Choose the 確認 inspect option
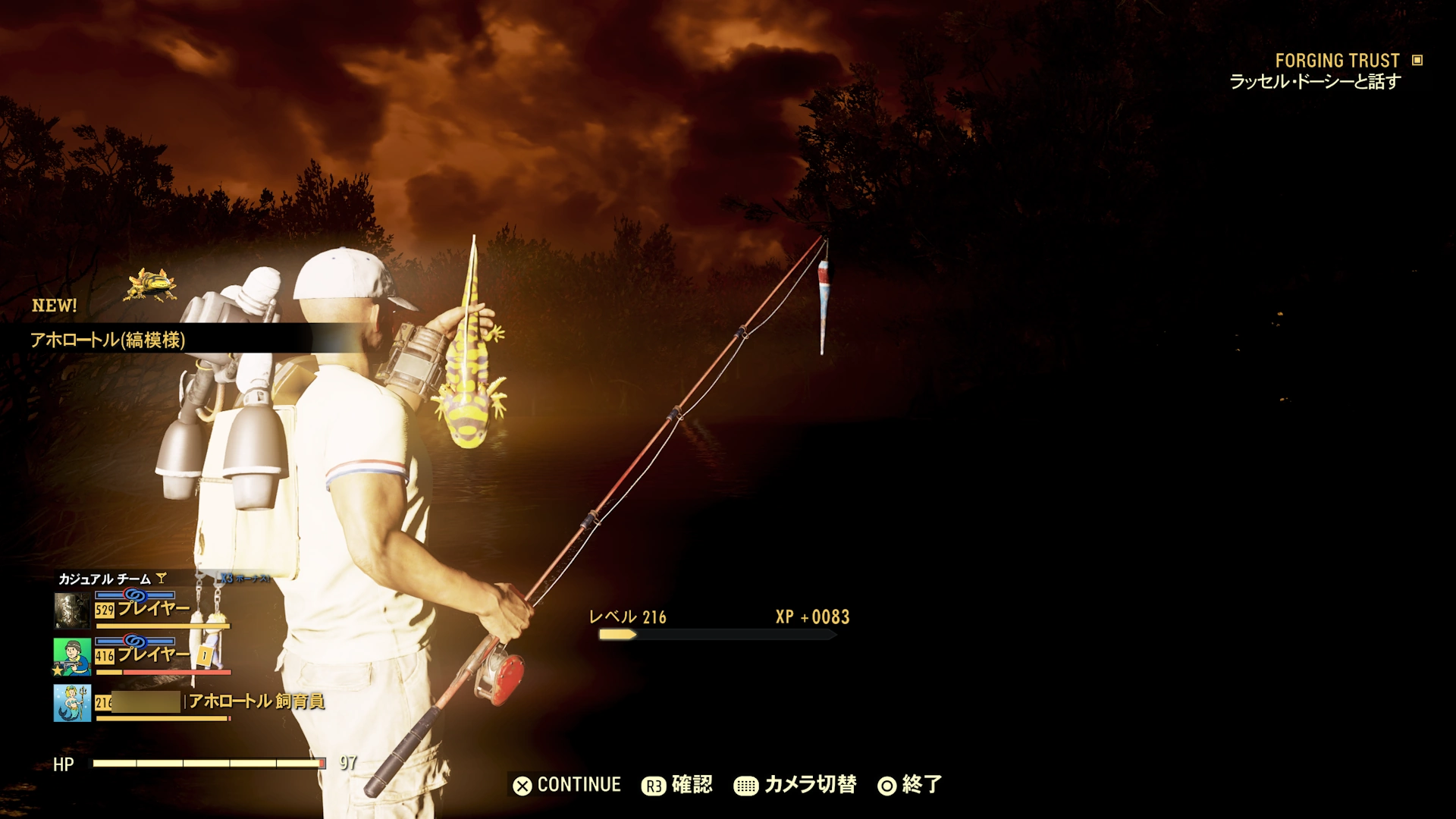This screenshot has height=819, width=1456. 677,785
